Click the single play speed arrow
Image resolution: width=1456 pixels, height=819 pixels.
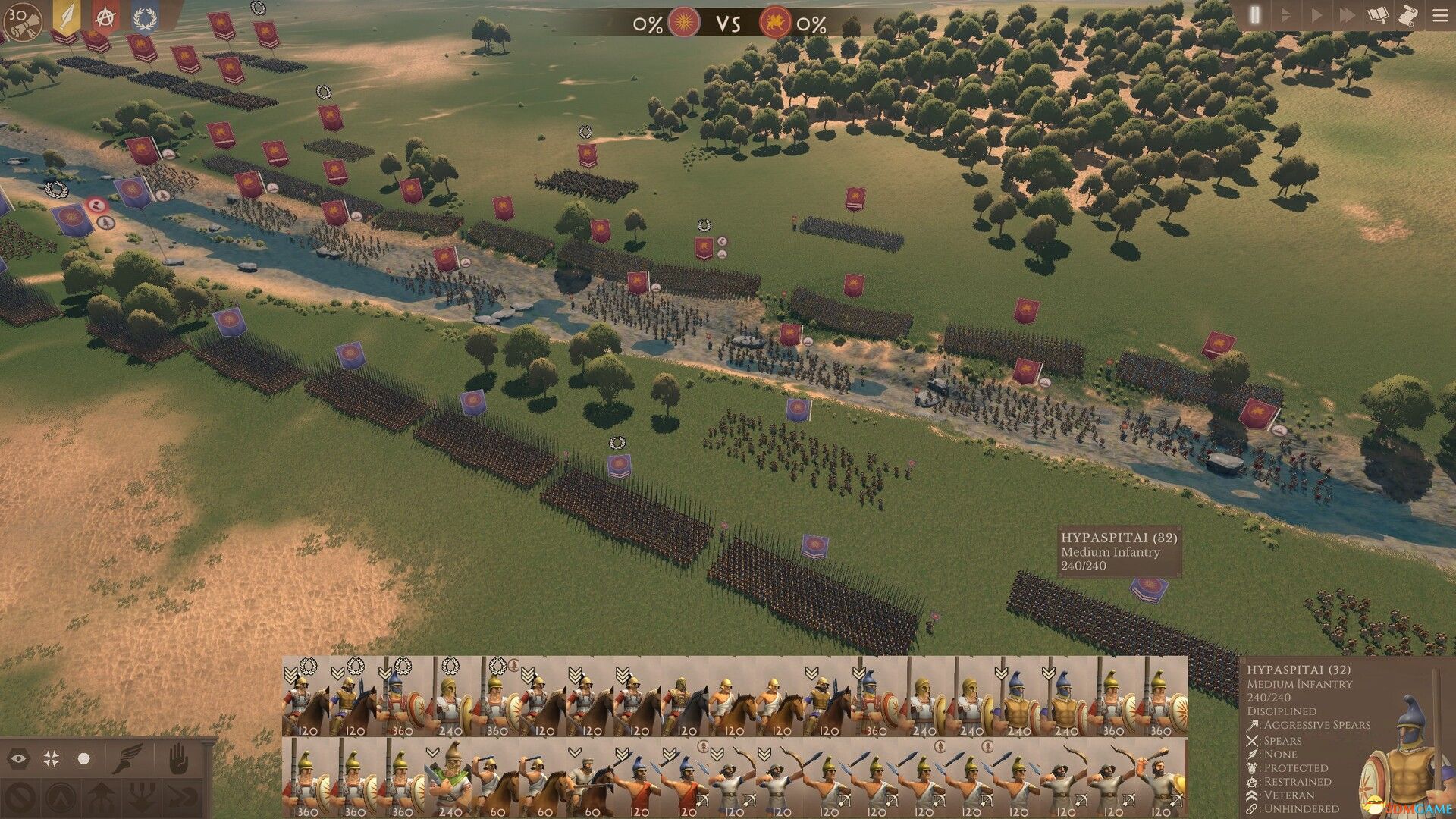(1316, 14)
